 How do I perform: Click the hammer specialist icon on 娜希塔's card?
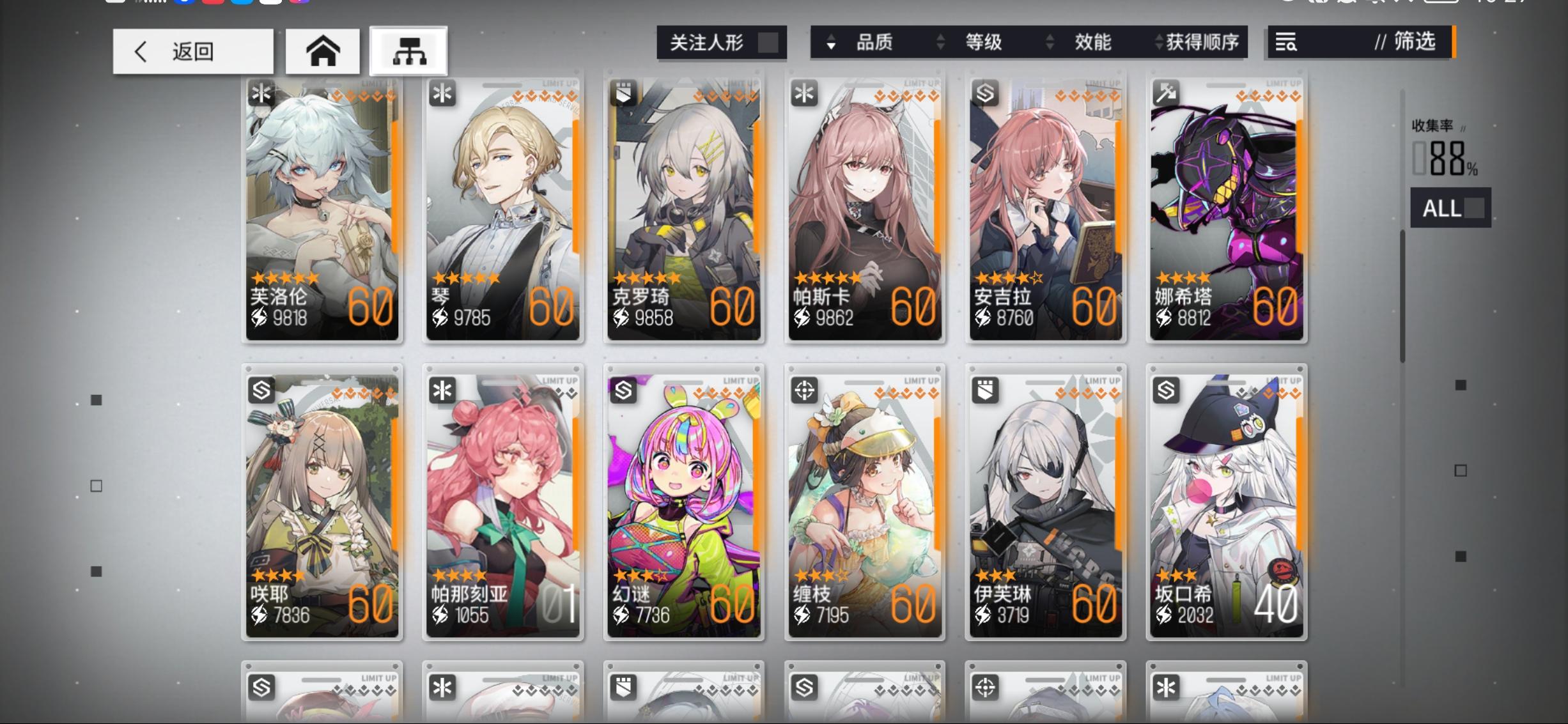[1167, 93]
